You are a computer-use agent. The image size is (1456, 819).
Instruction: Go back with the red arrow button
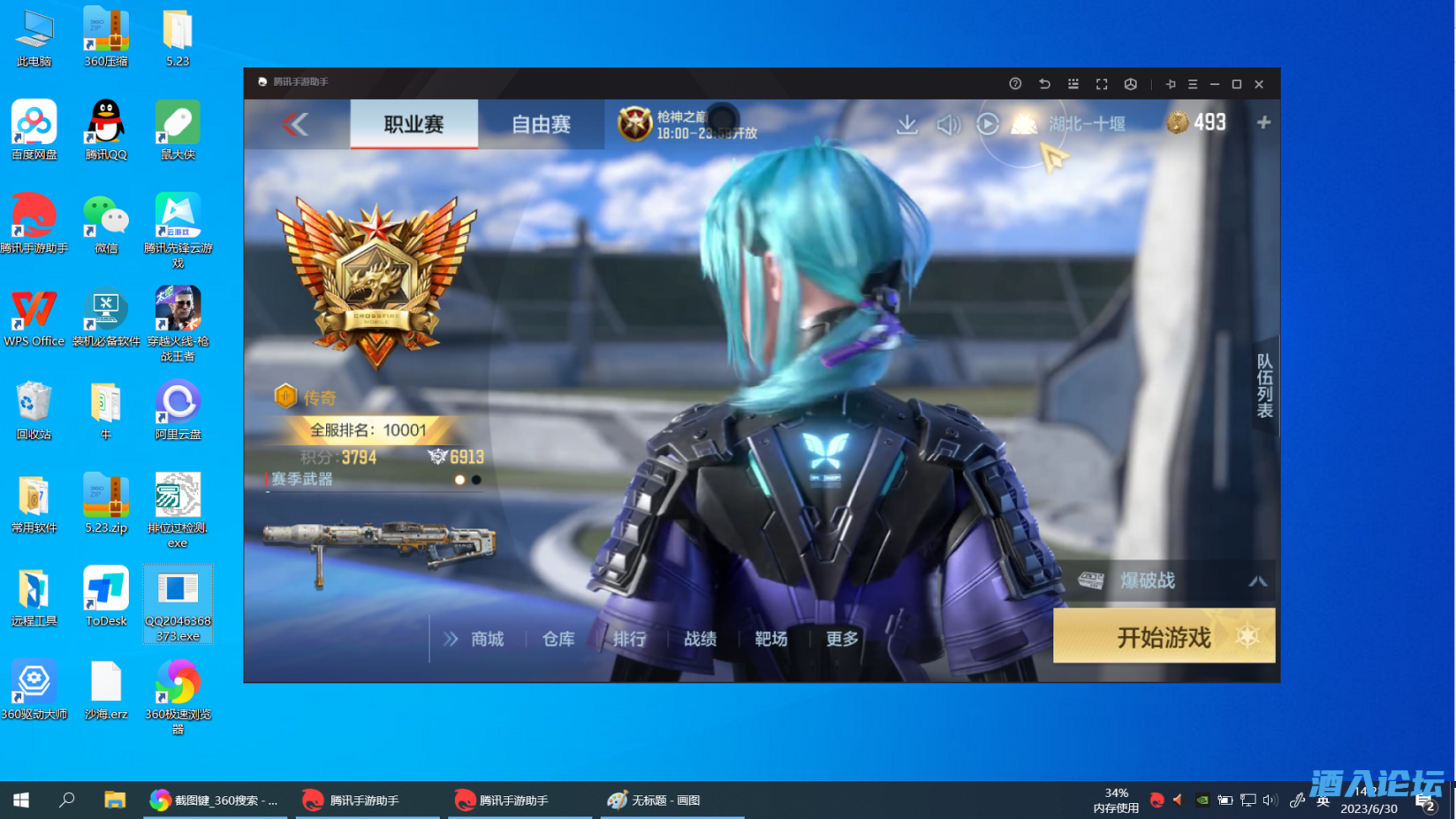296,125
